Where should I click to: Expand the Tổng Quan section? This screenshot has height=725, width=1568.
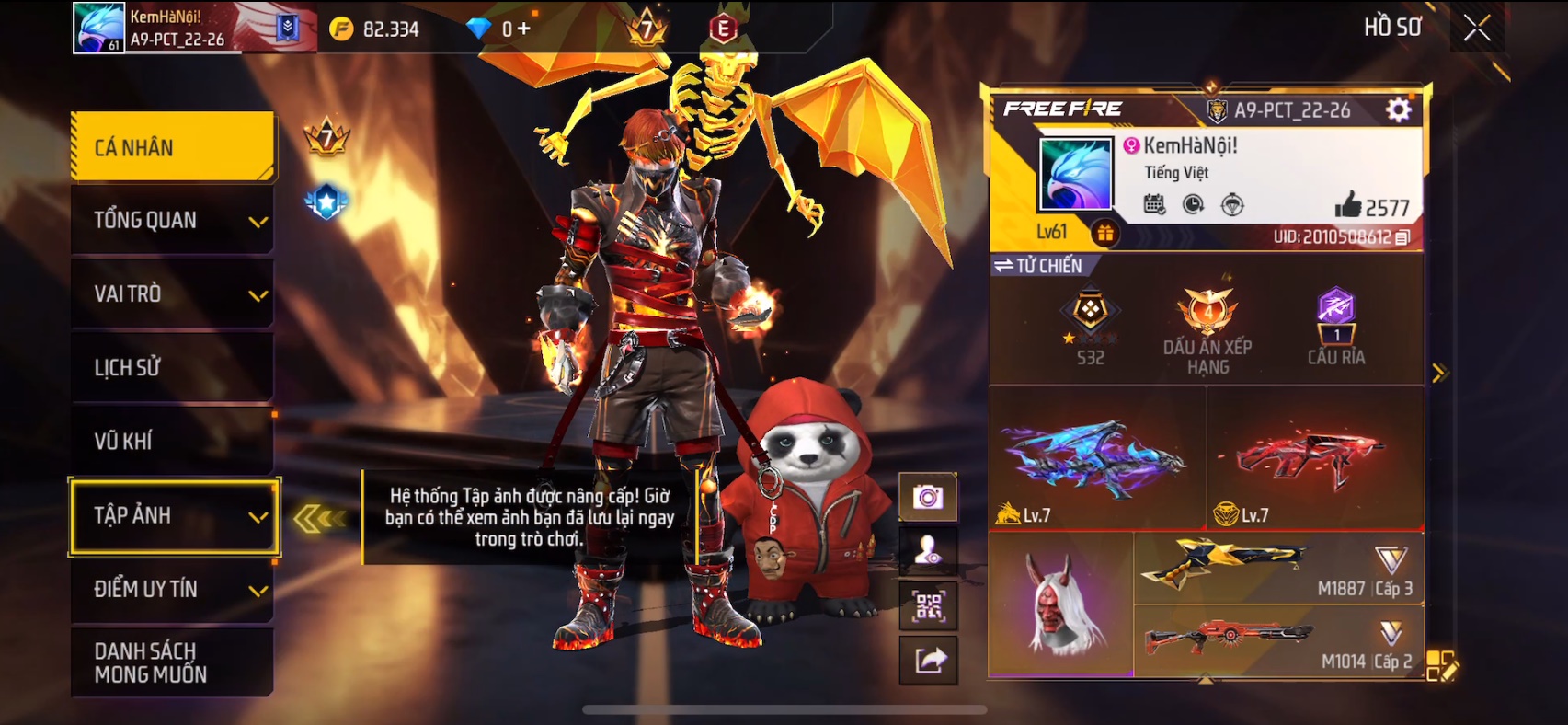tap(173, 221)
